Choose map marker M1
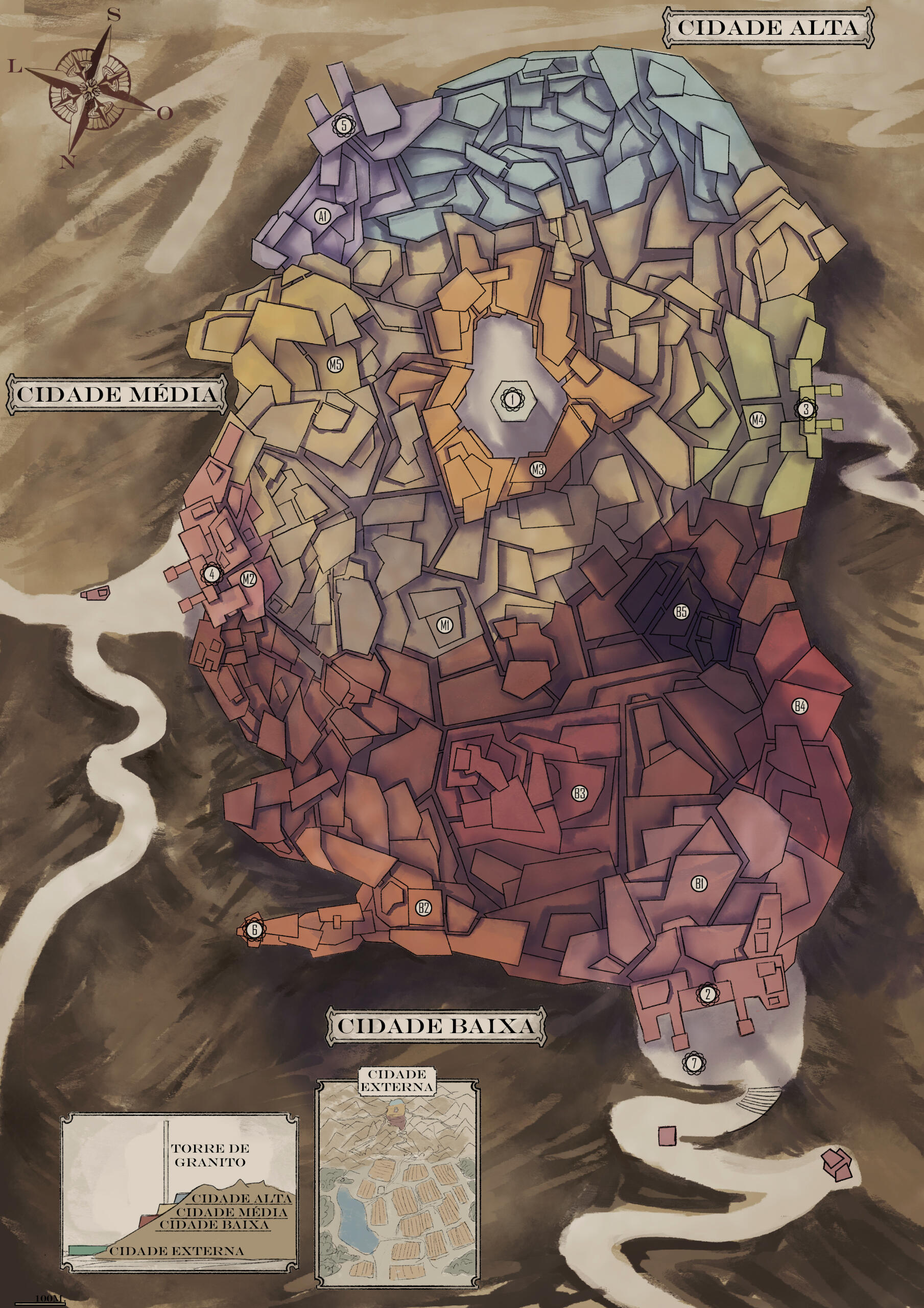 coord(445,625)
